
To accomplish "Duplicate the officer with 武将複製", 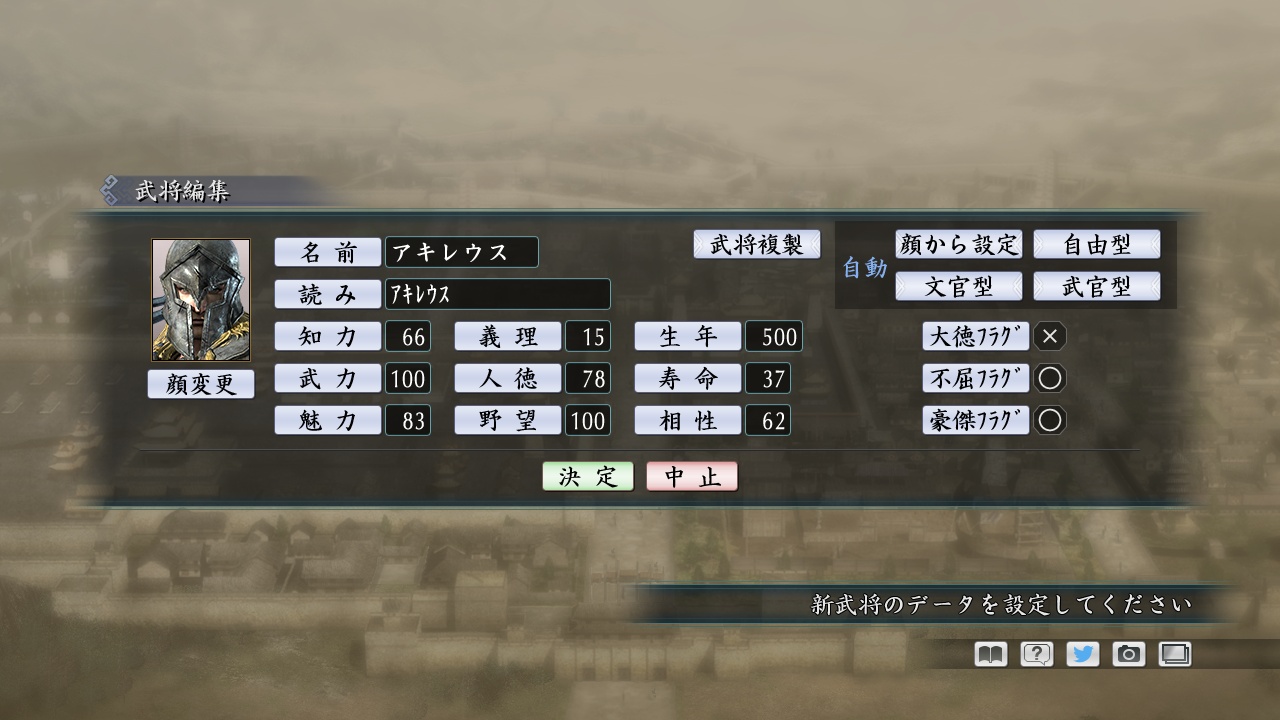I will [x=757, y=244].
